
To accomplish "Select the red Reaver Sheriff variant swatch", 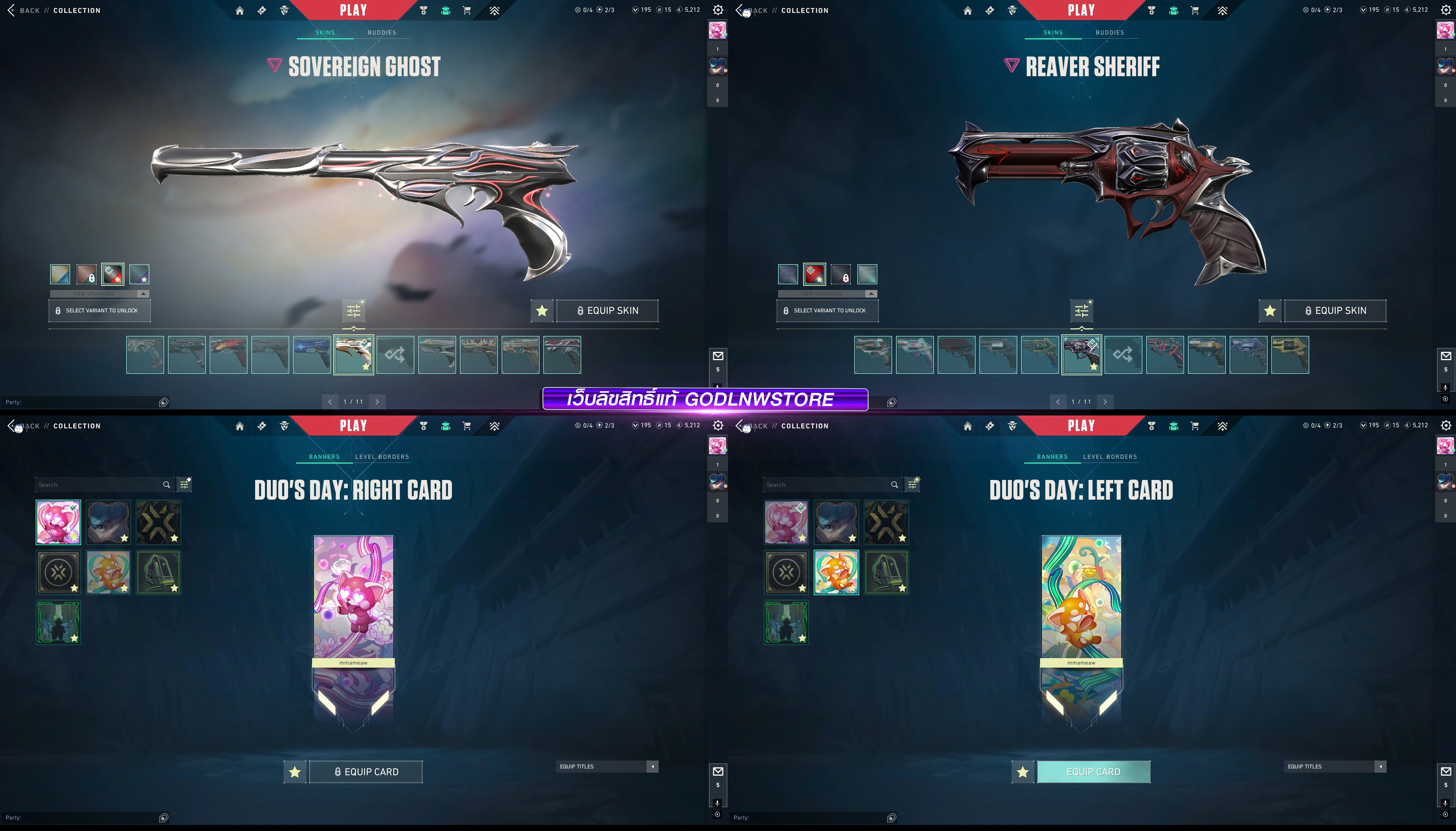I will click(814, 274).
